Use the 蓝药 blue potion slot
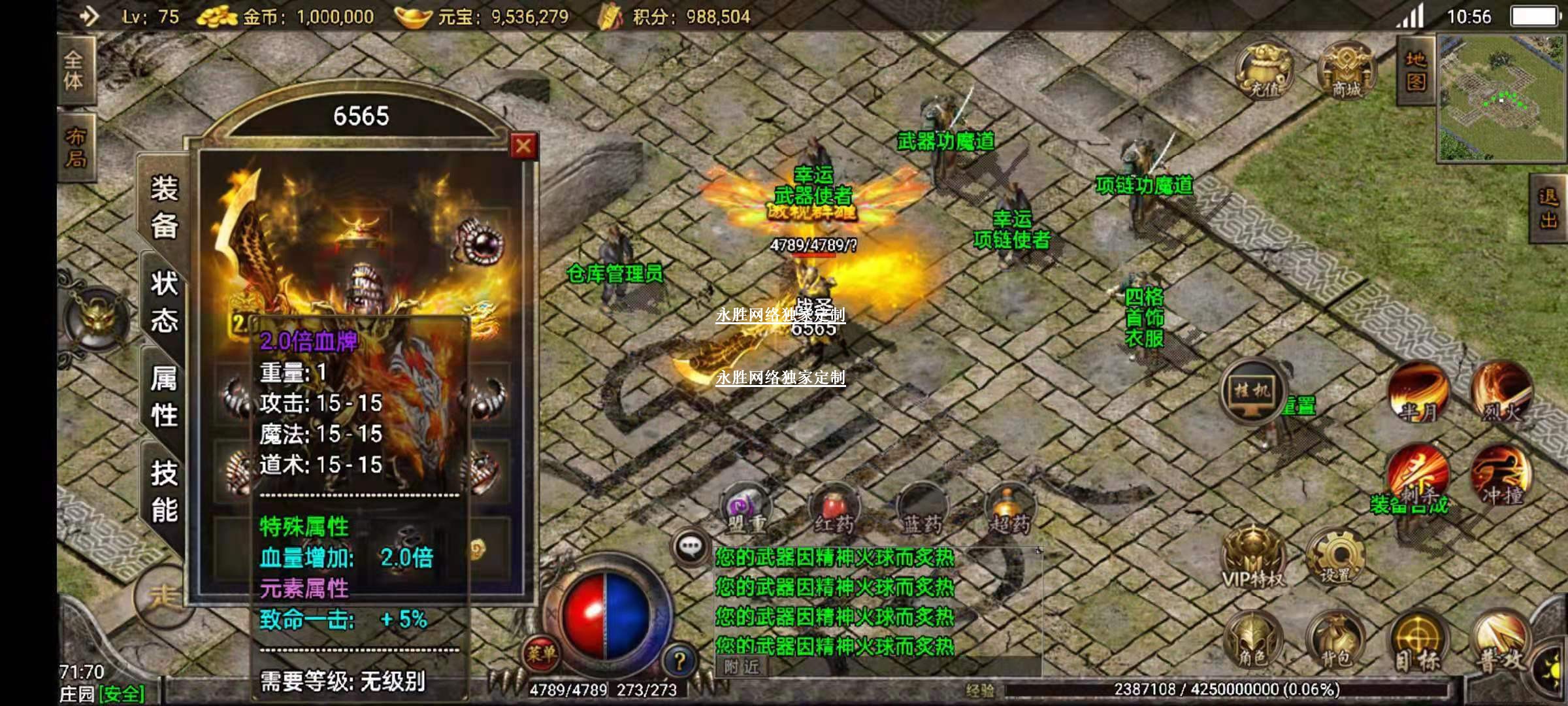Viewport: 1568px width, 706px height. point(922,510)
